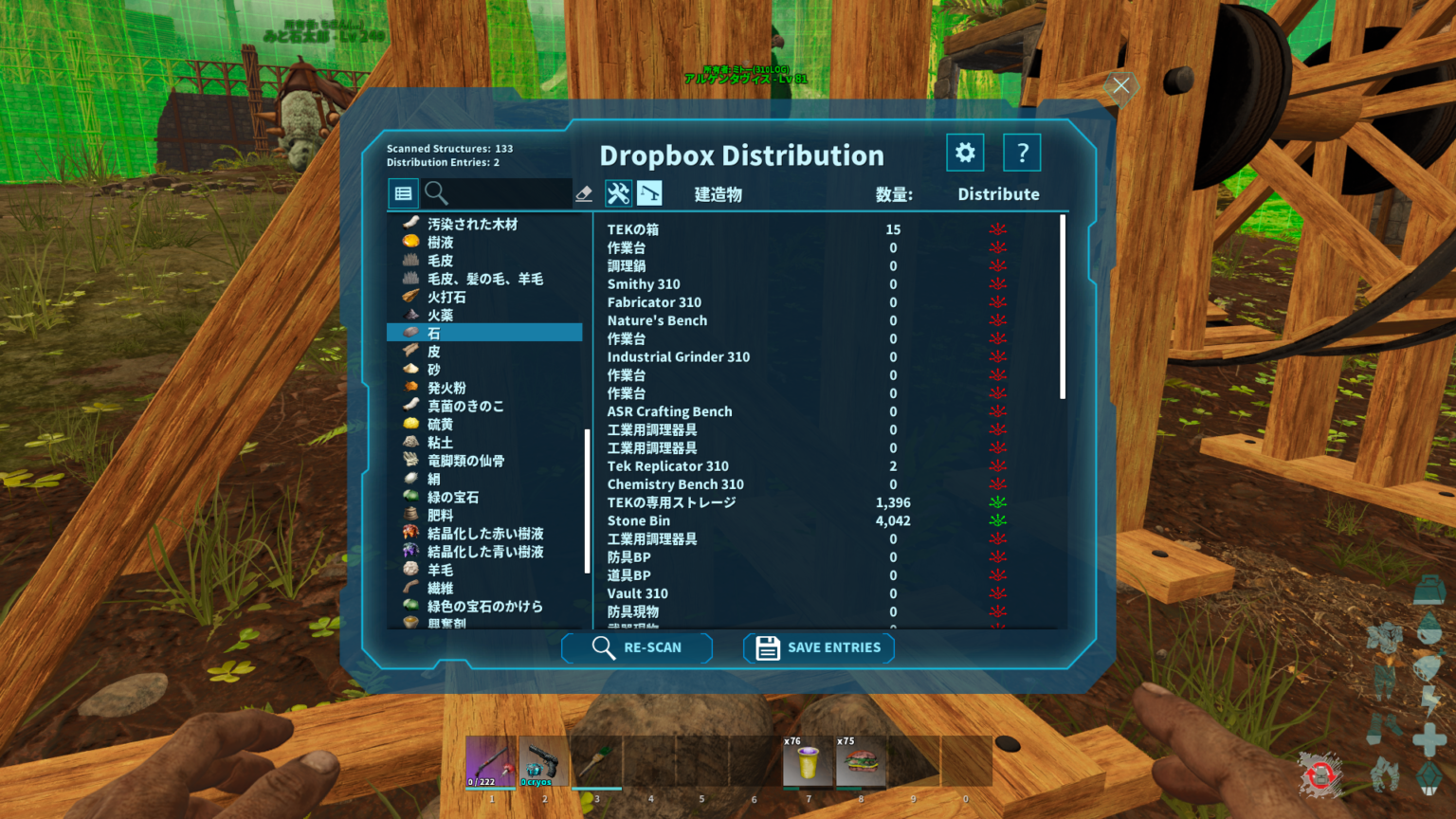Enable distribution for Smithy 310
1456x819 pixels.
point(997,283)
